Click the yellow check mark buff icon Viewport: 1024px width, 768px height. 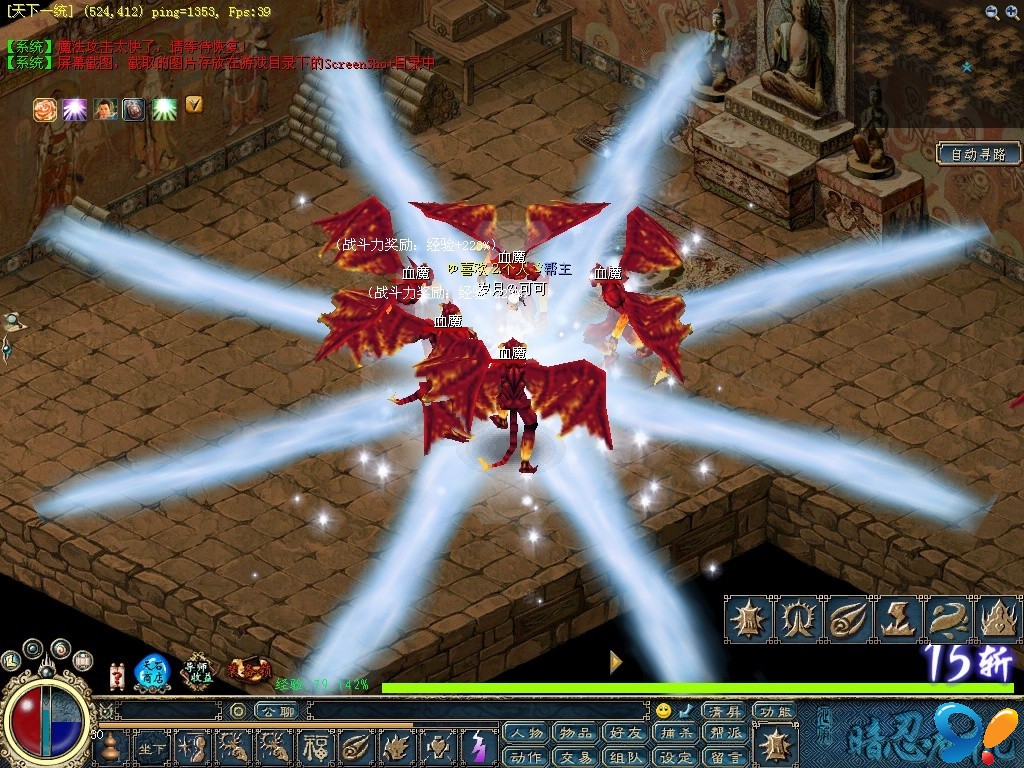(x=193, y=104)
